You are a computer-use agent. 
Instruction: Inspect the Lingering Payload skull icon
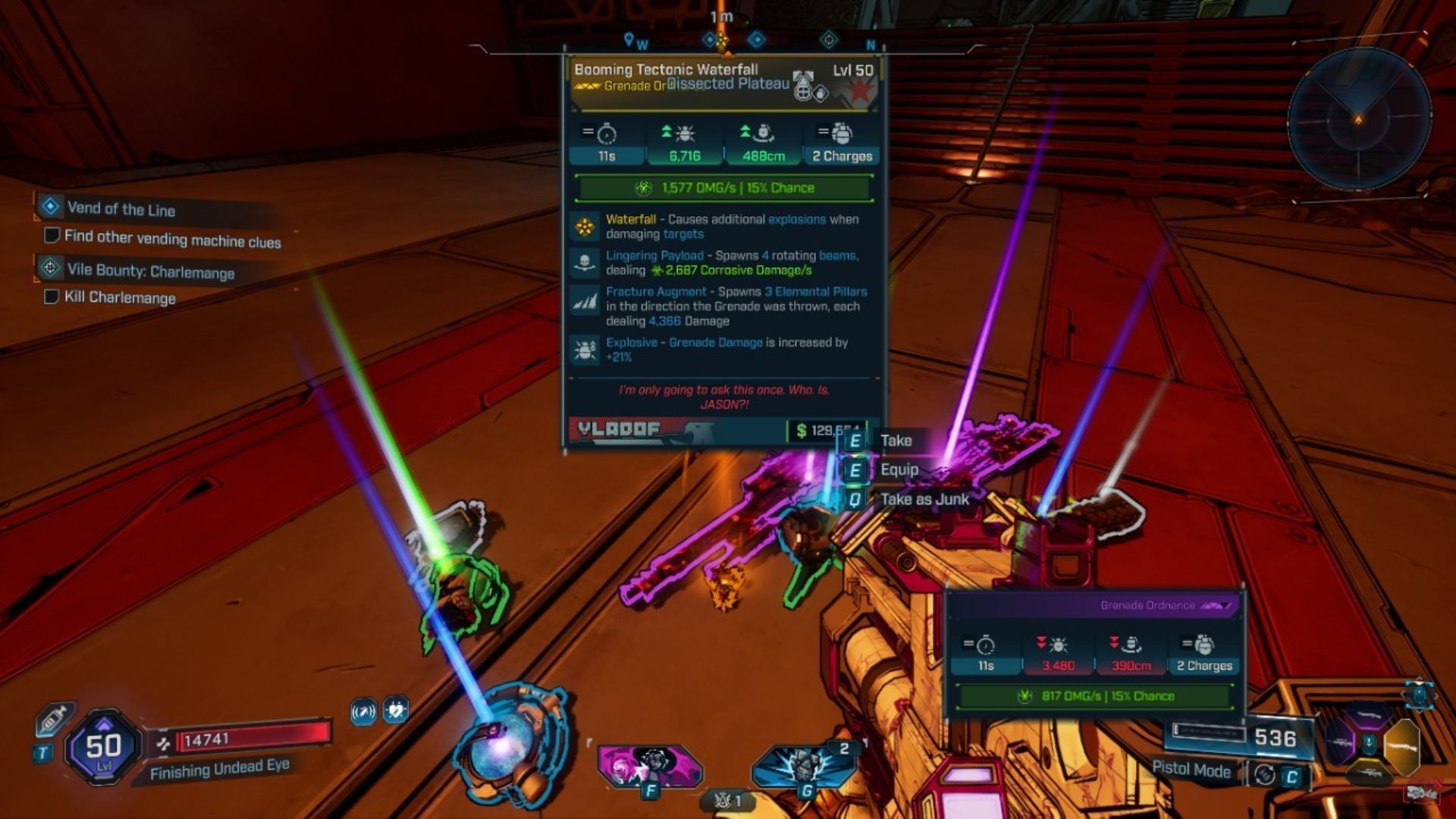585,263
